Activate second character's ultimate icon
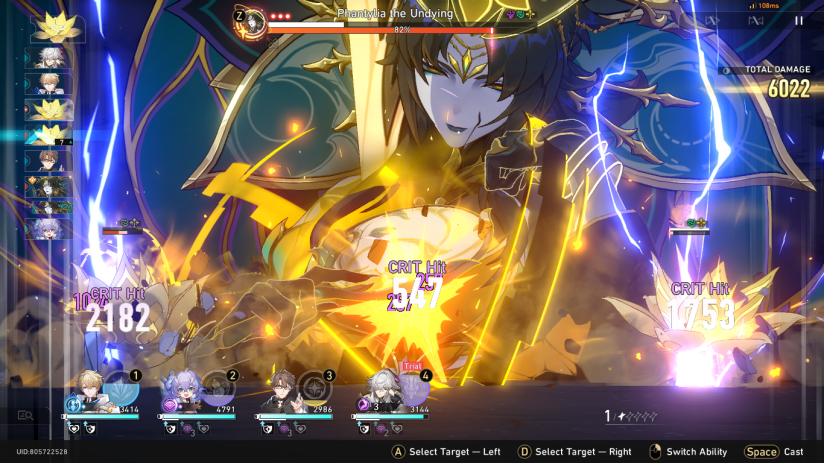This screenshot has height=463, width=824. [x=218, y=389]
